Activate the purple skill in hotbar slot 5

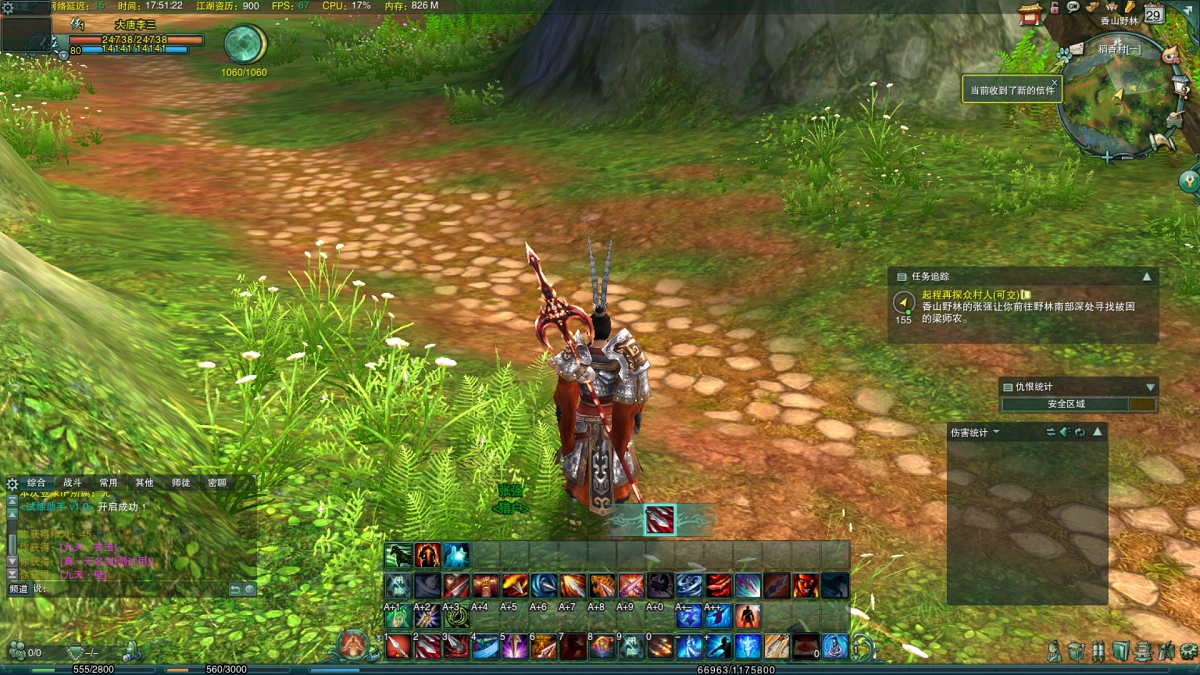pyautogui.click(x=515, y=647)
